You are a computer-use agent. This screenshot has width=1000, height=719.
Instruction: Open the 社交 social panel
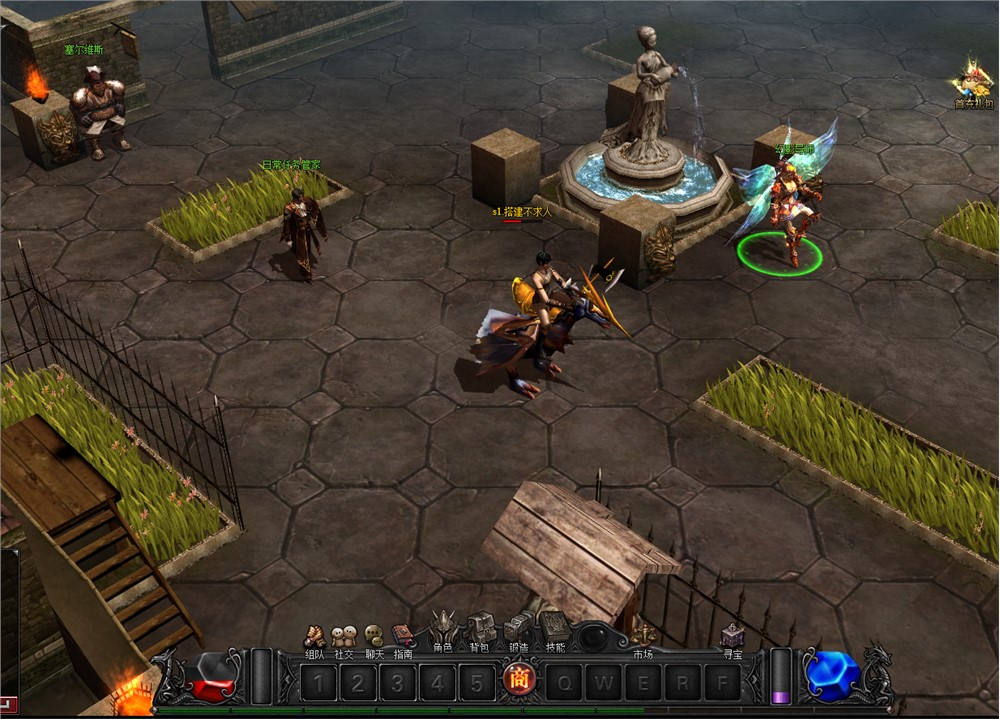(344, 637)
